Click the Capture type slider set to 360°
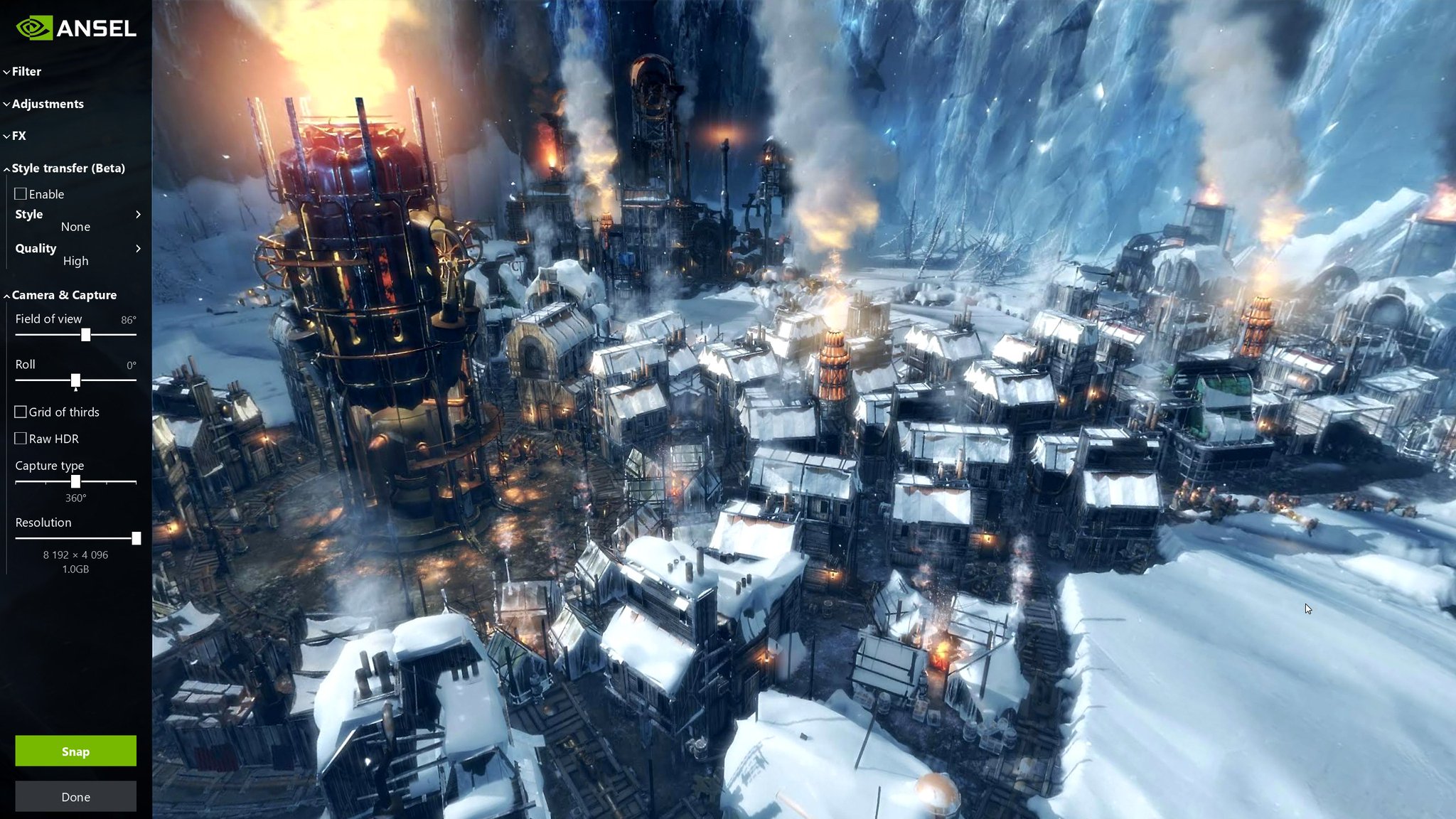The image size is (1456, 819). tap(76, 482)
